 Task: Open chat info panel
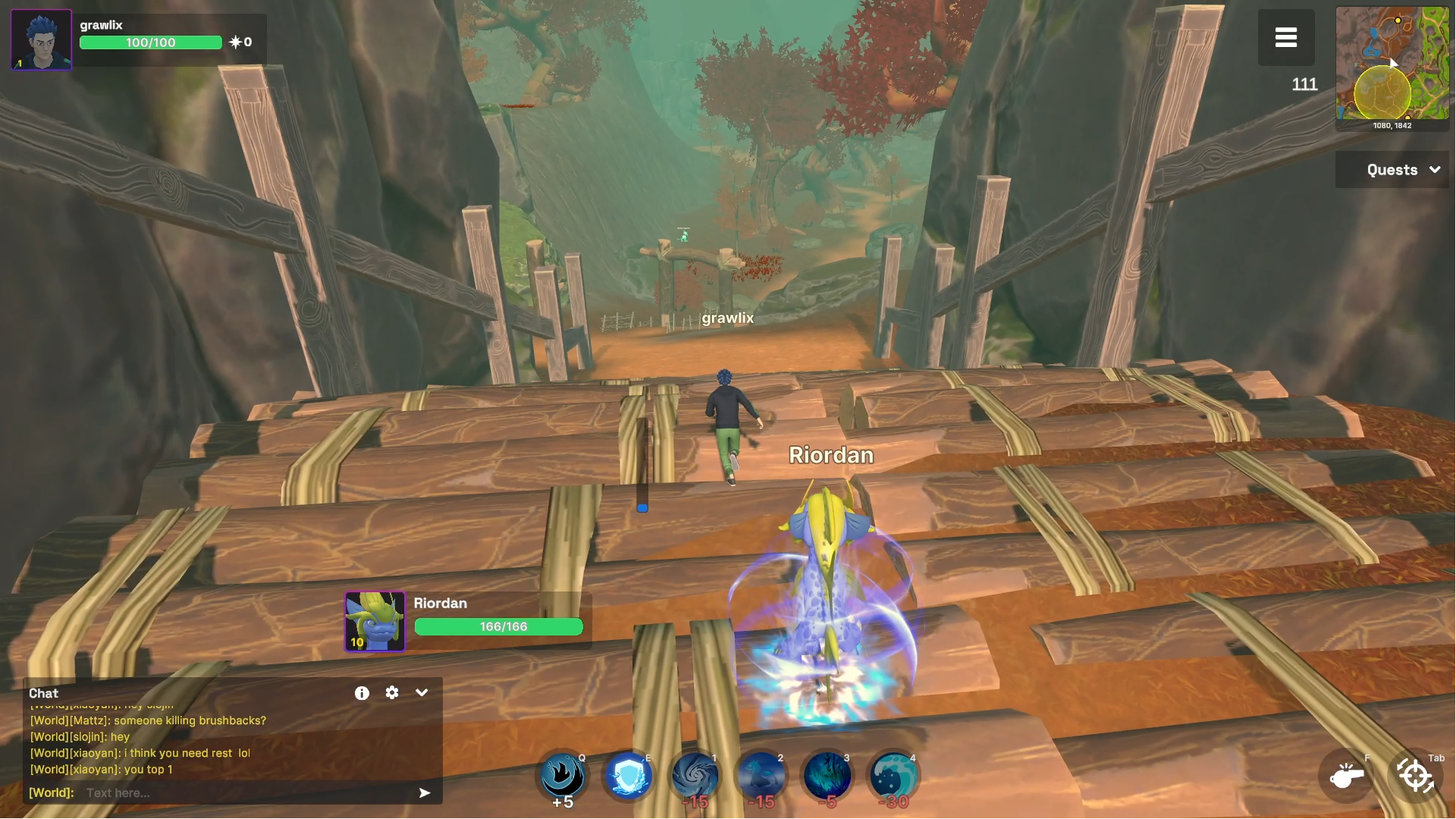(362, 692)
